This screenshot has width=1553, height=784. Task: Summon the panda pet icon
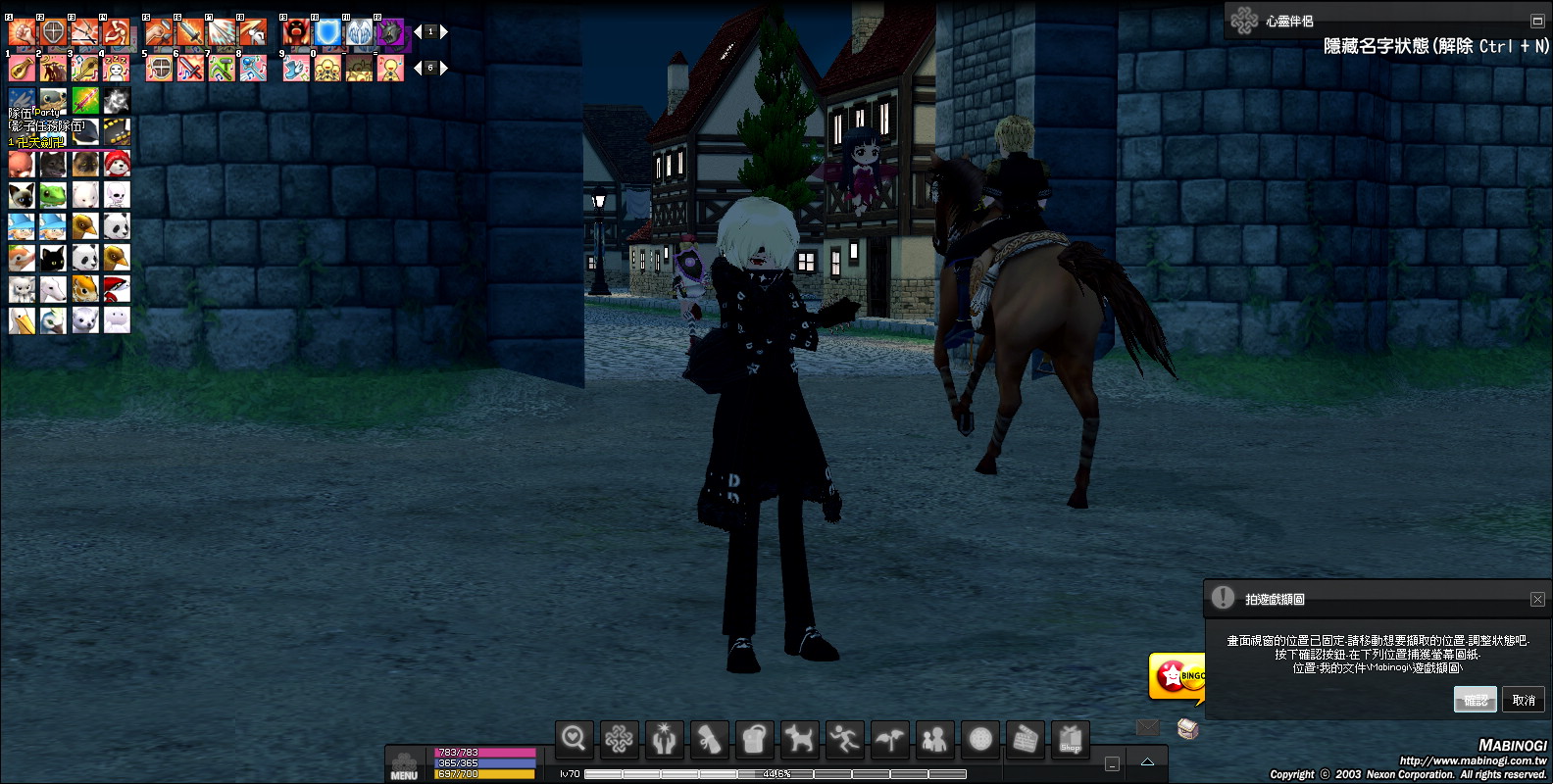(117, 226)
